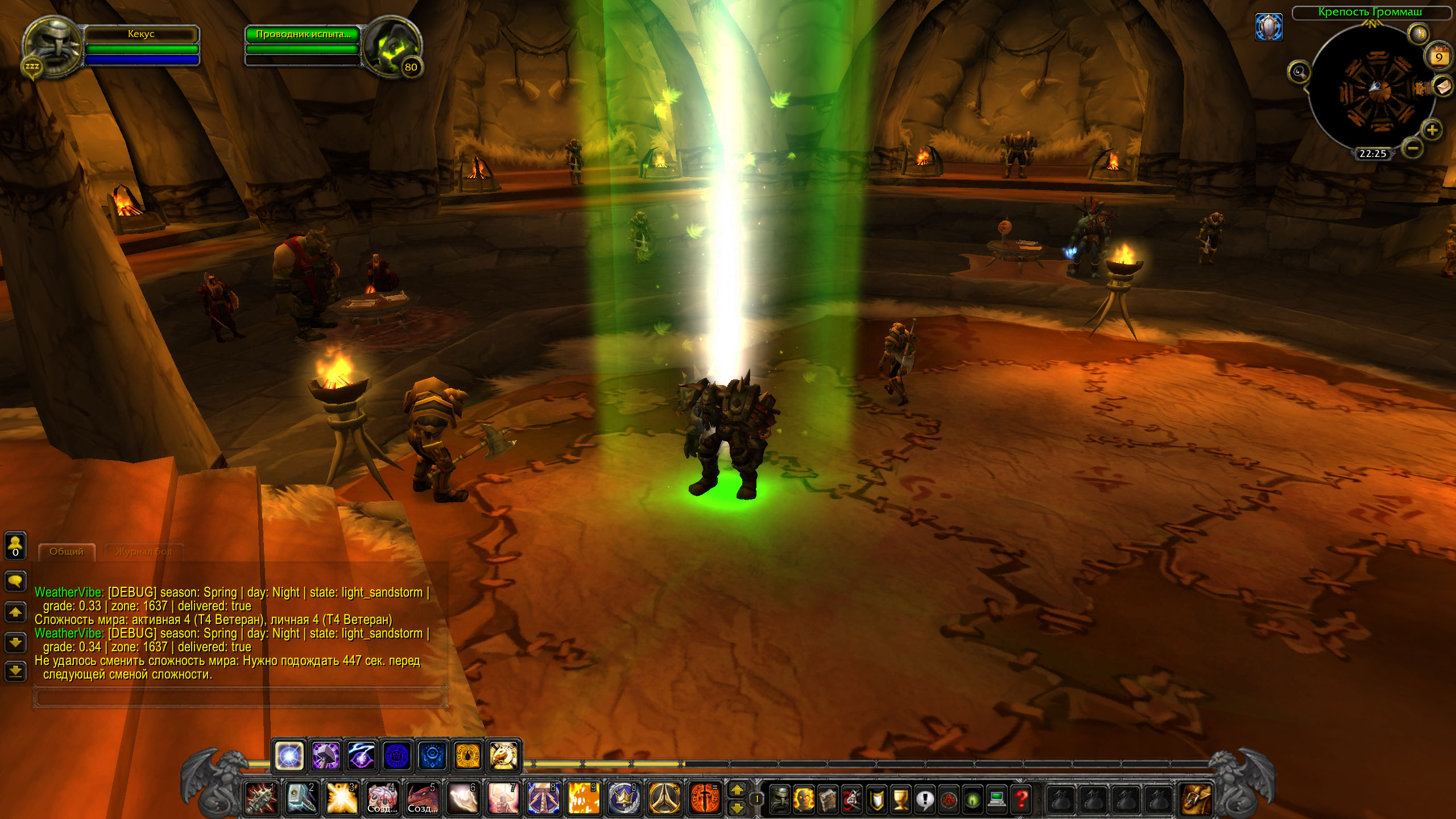The image size is (1456, 819).
Task: Open the minimap tracking magnifying glass
Action: (x=1299, y=72)
